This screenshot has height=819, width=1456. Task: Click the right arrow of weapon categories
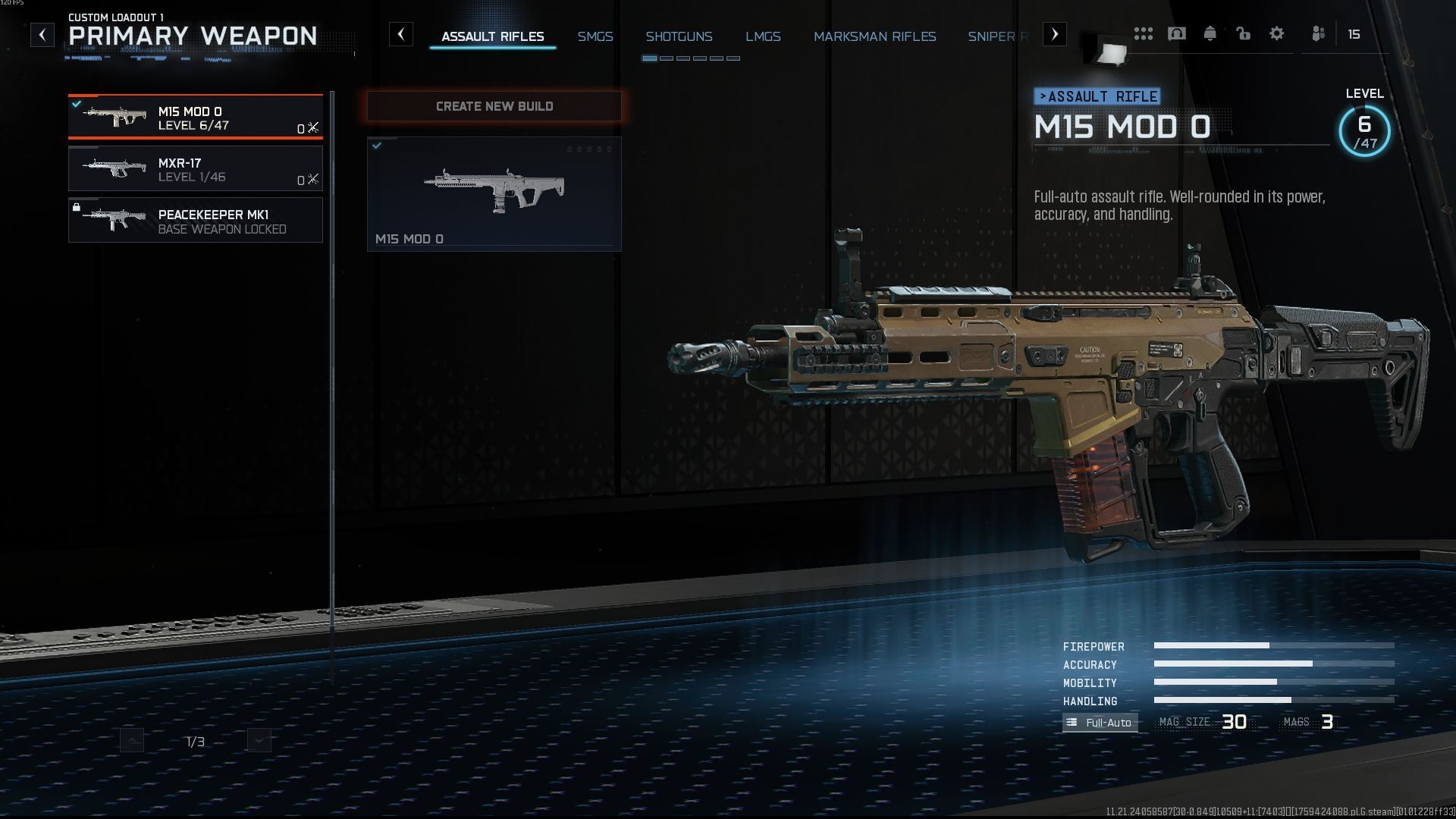coord(1055,34)
